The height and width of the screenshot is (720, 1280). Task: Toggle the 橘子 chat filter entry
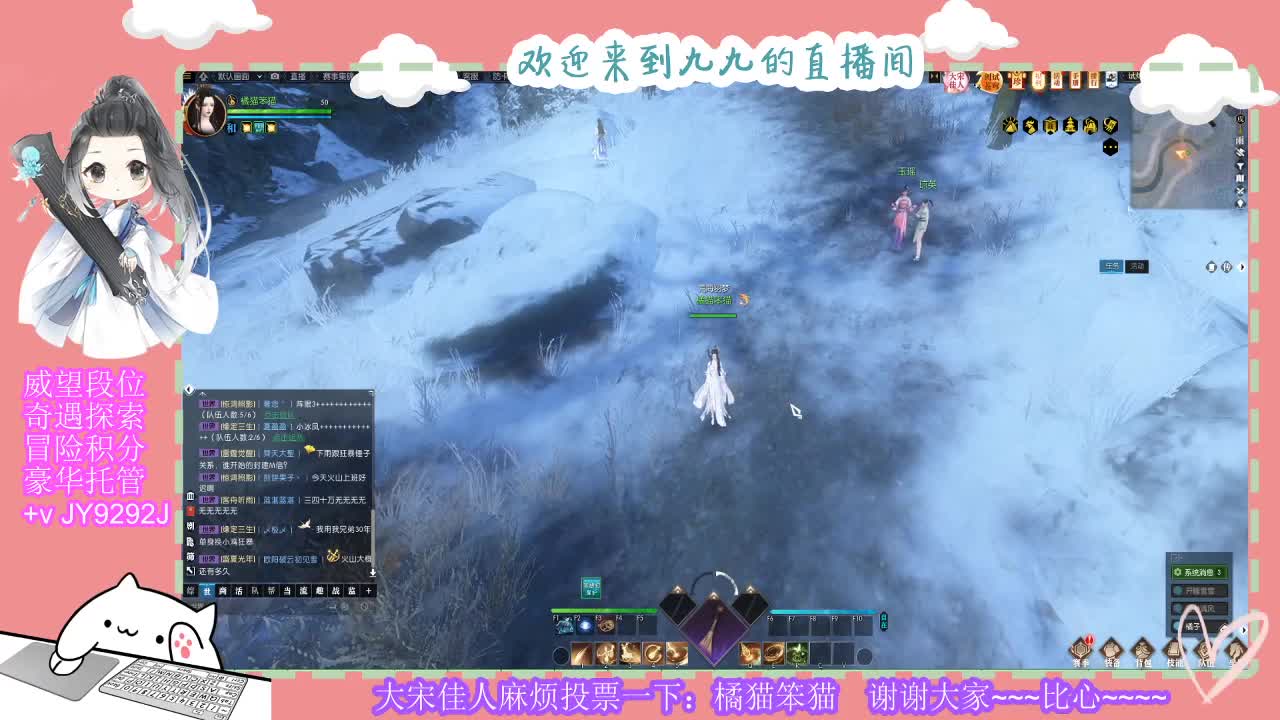point(1197,625)
